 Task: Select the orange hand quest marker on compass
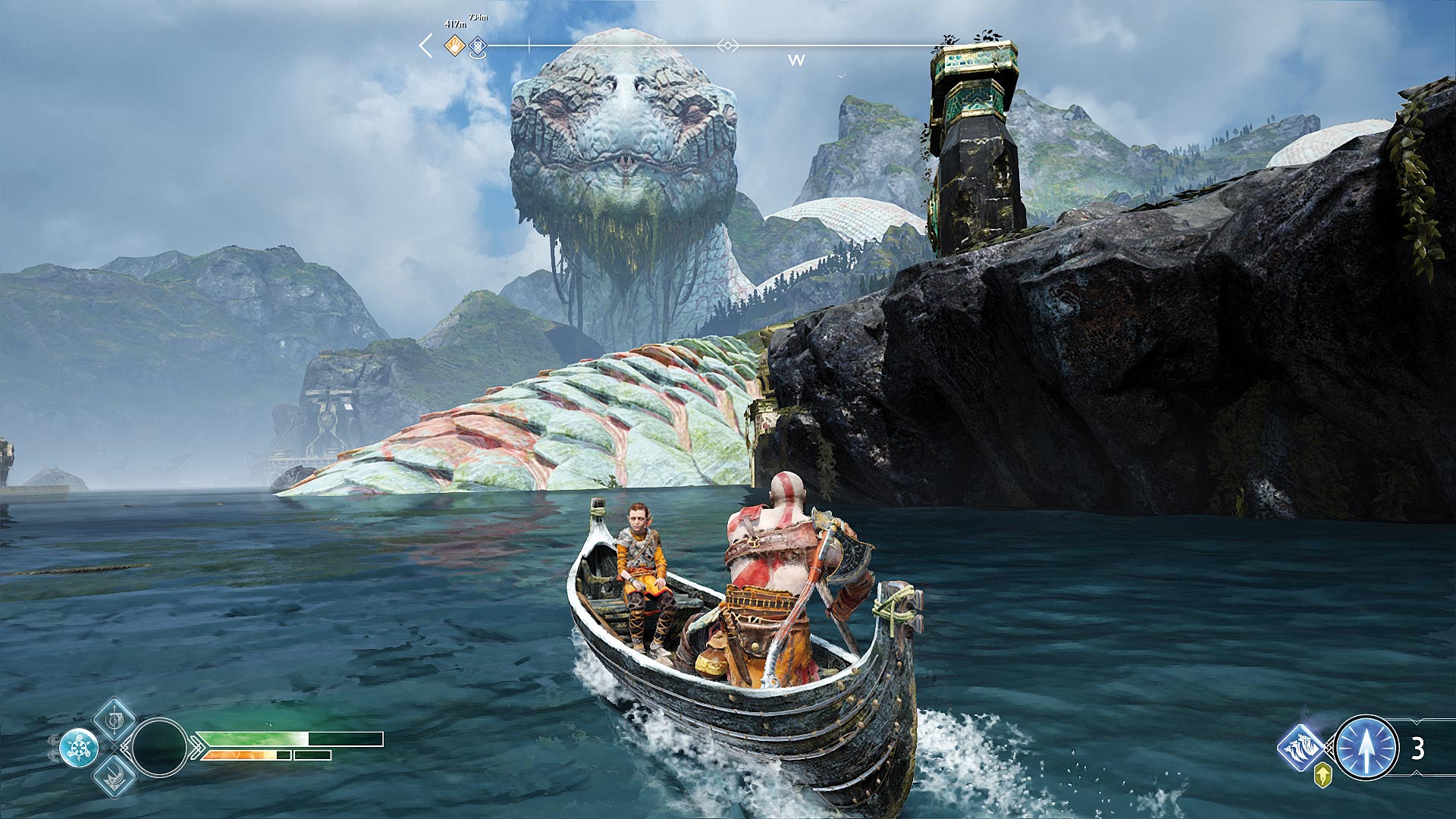click(454, 45)
